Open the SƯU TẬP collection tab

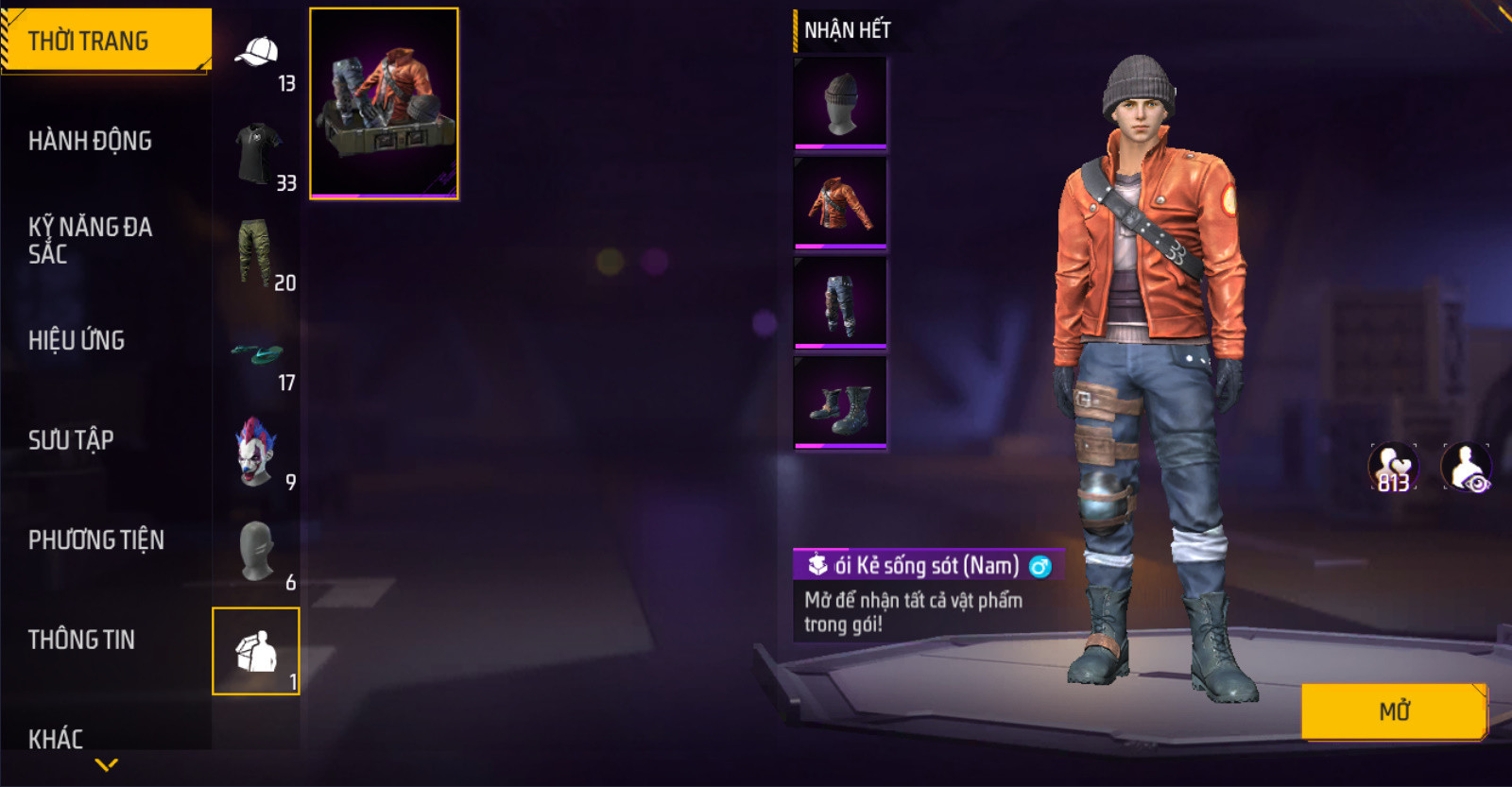(x=71, y=440)
